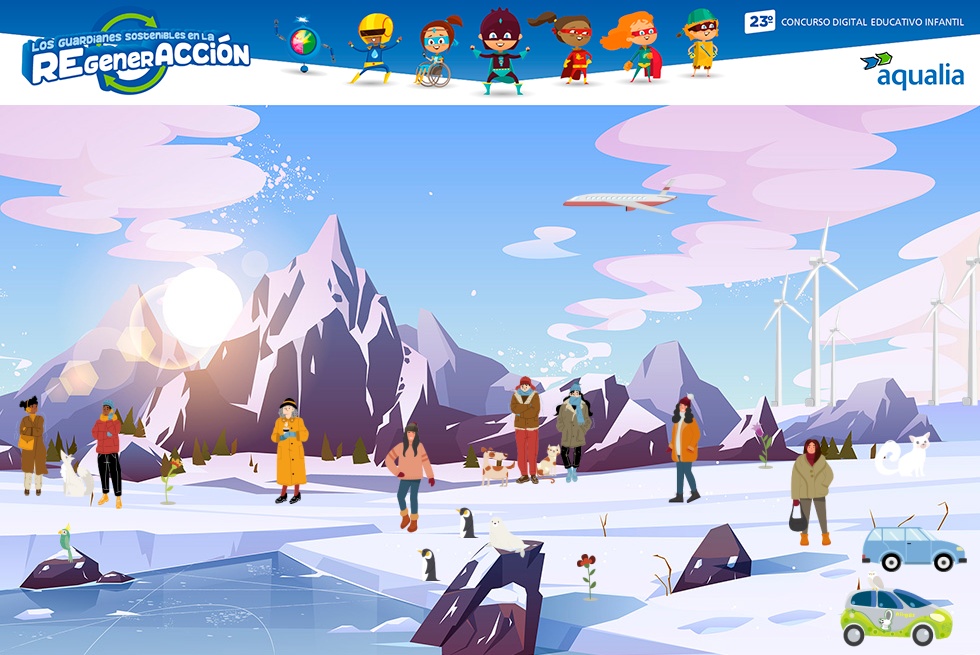
Task: Click the REgenerACCIÓN game logo
Action: click(x=136, y=54)
